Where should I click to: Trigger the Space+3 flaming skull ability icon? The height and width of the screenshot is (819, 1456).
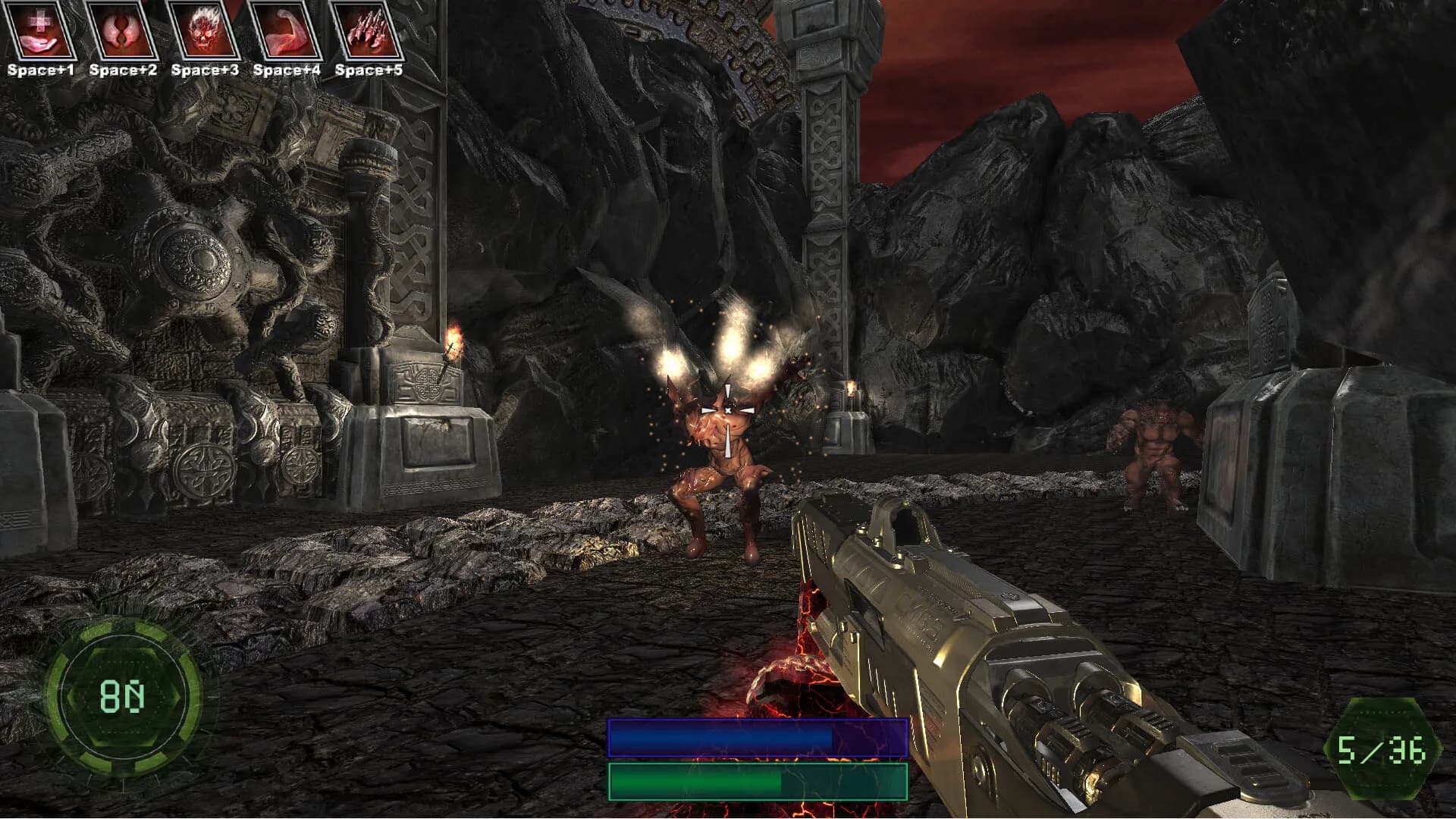click(x=206, y=32)
